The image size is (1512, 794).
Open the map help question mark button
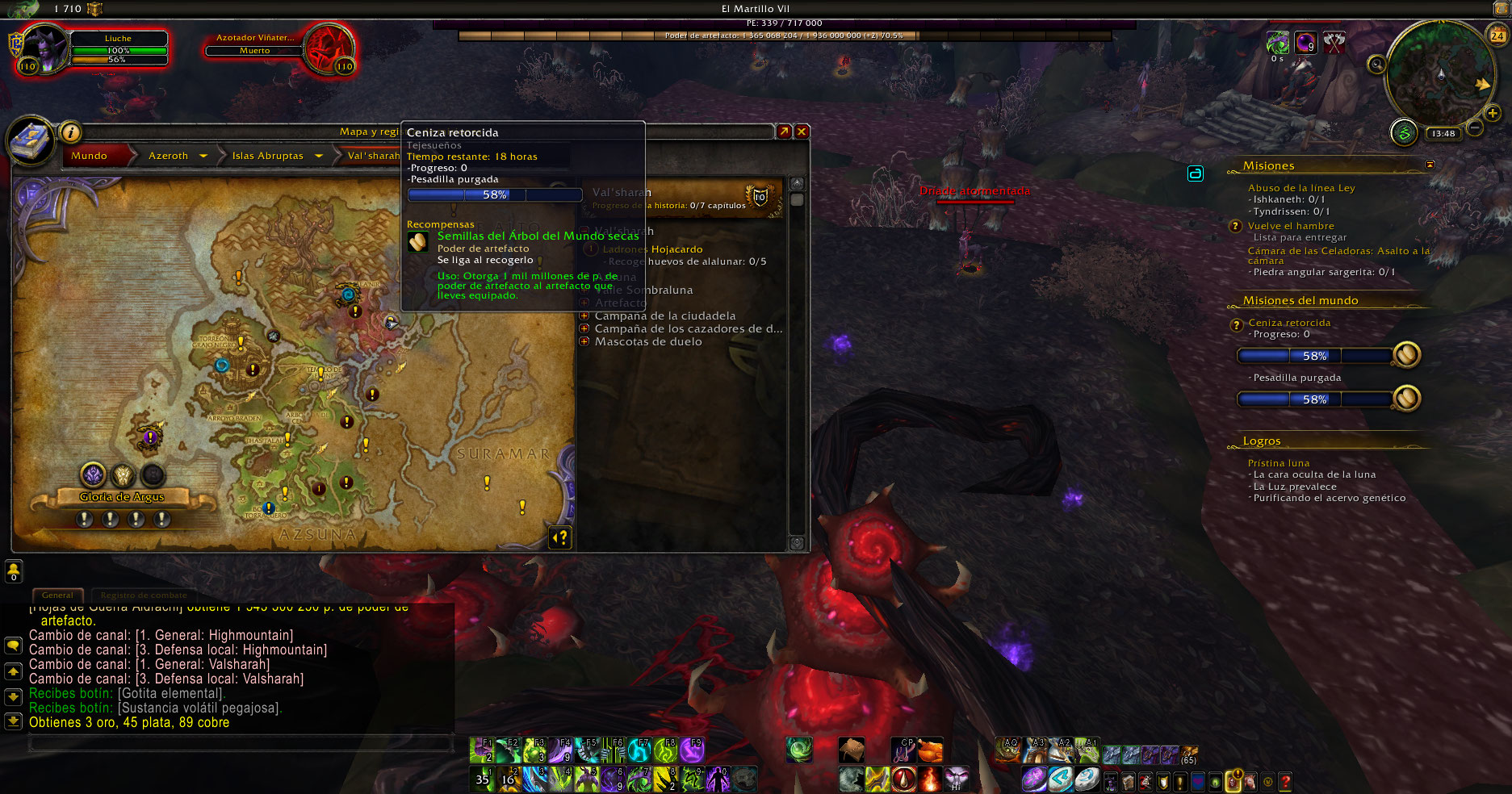coord(560,537)
